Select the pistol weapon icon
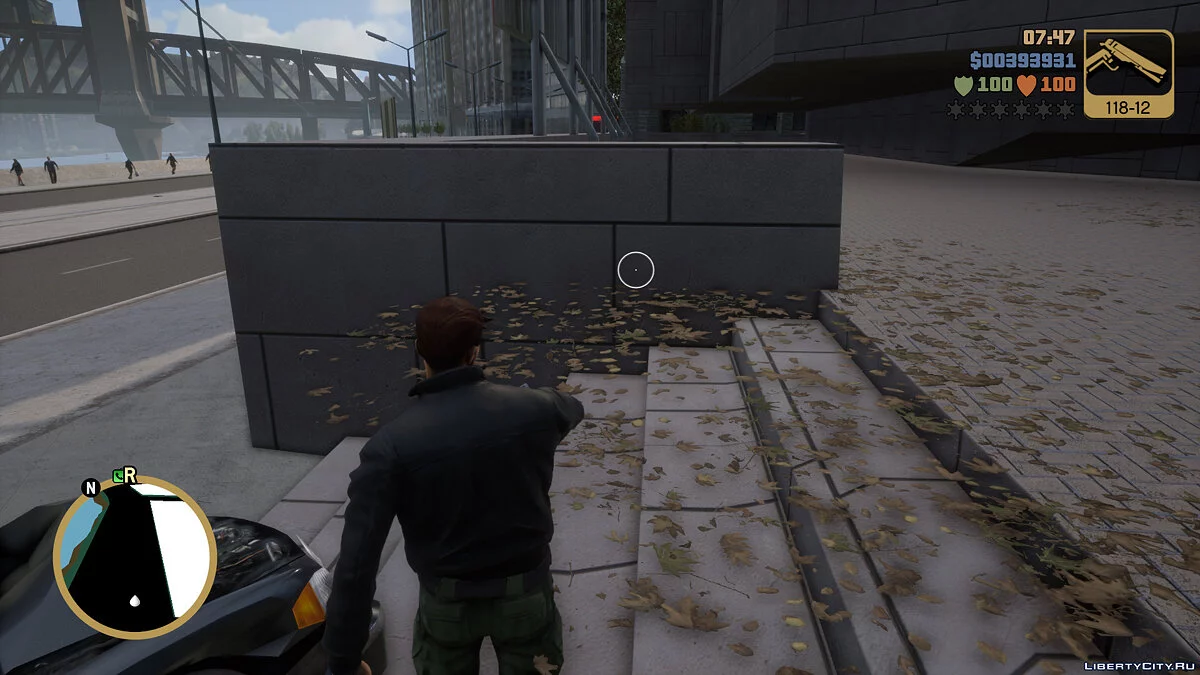The image size is (1200, 675). click(1128, 65)
